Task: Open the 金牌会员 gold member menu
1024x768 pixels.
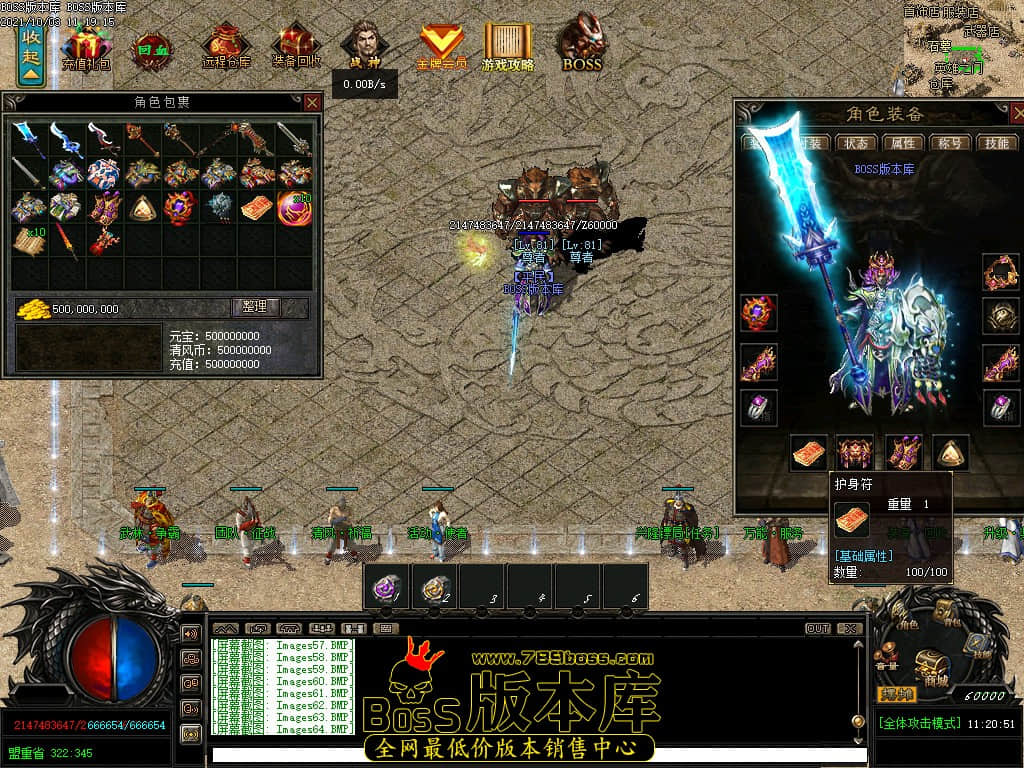Action: click(x=441, y=47)
